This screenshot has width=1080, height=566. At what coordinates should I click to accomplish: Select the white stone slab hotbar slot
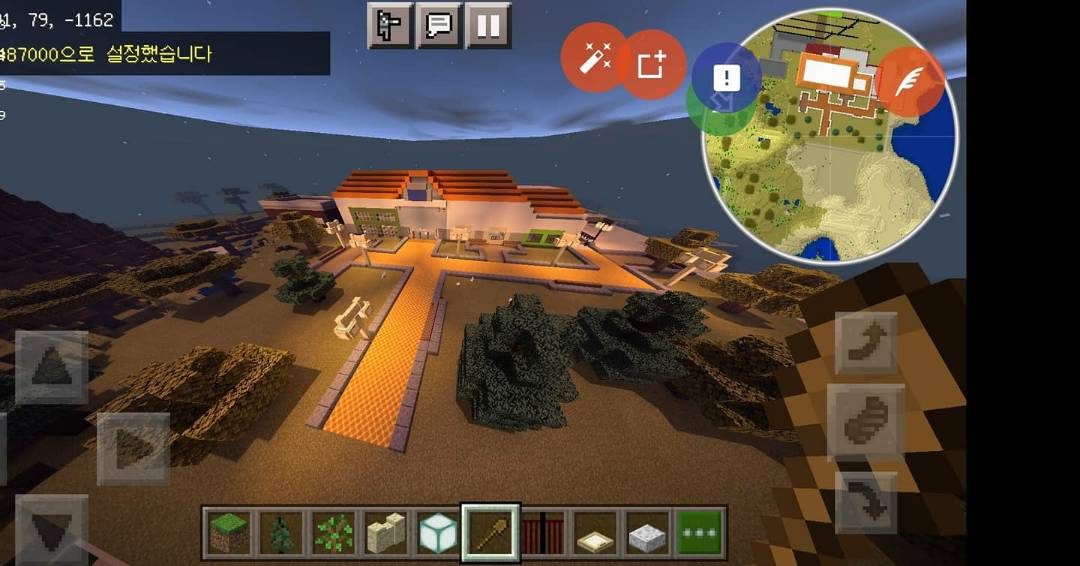pos(647,533)
